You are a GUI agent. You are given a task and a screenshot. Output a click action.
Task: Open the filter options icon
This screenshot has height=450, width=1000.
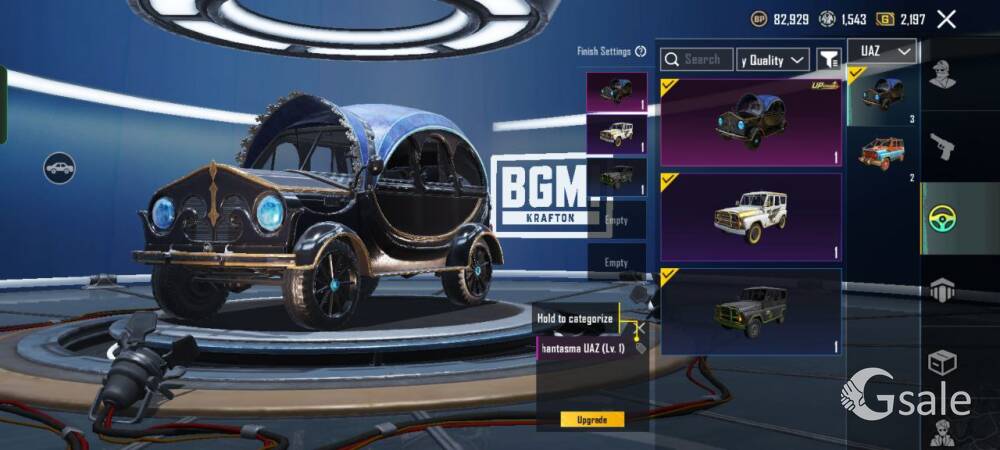click(828, 60)
